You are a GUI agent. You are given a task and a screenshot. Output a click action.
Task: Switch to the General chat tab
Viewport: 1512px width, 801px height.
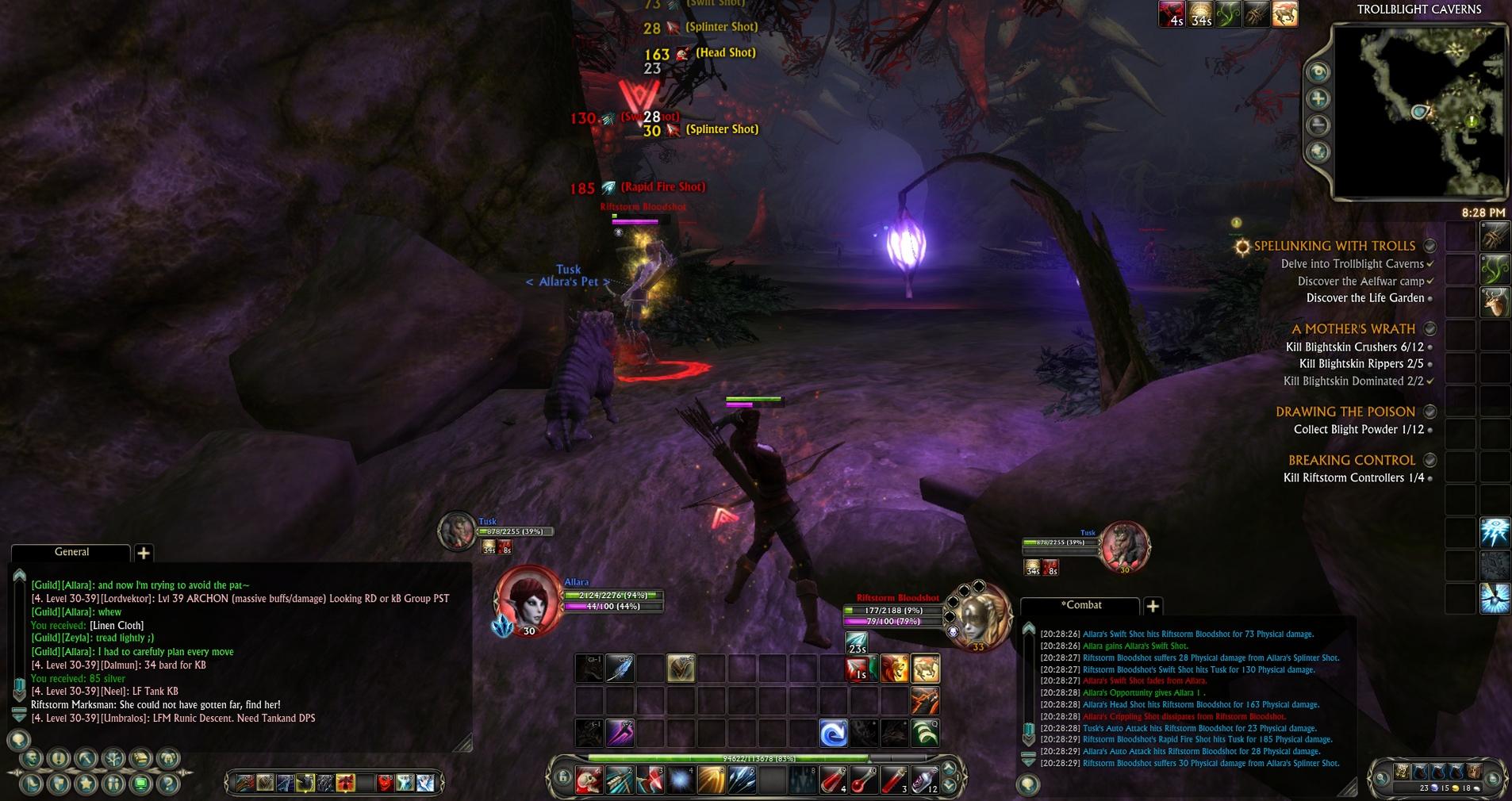coord(71,552)
